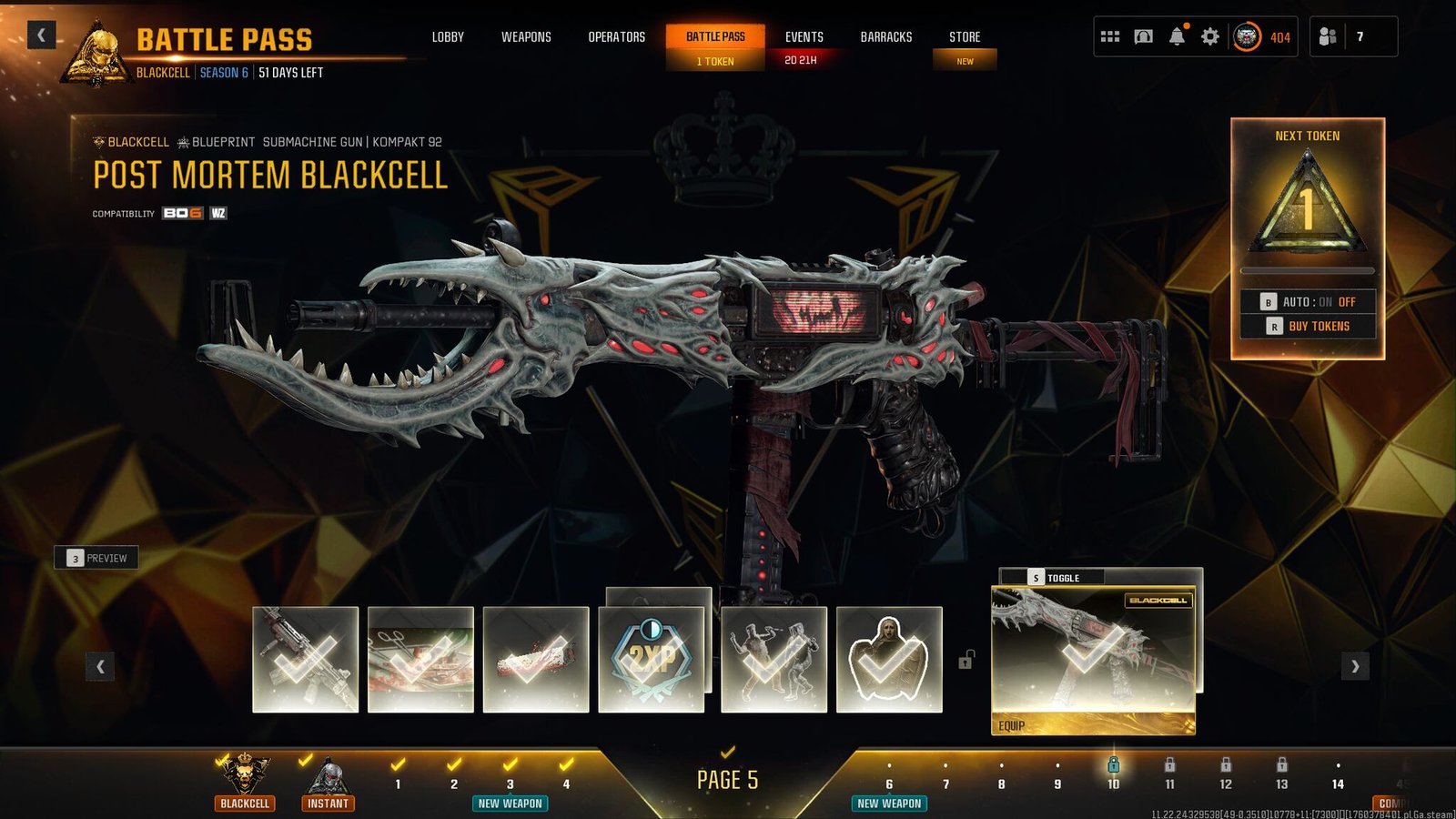Viewport: 1456px width, 819px height.
Task: Show notifications via the bell icon
Action: (1177, 36)
